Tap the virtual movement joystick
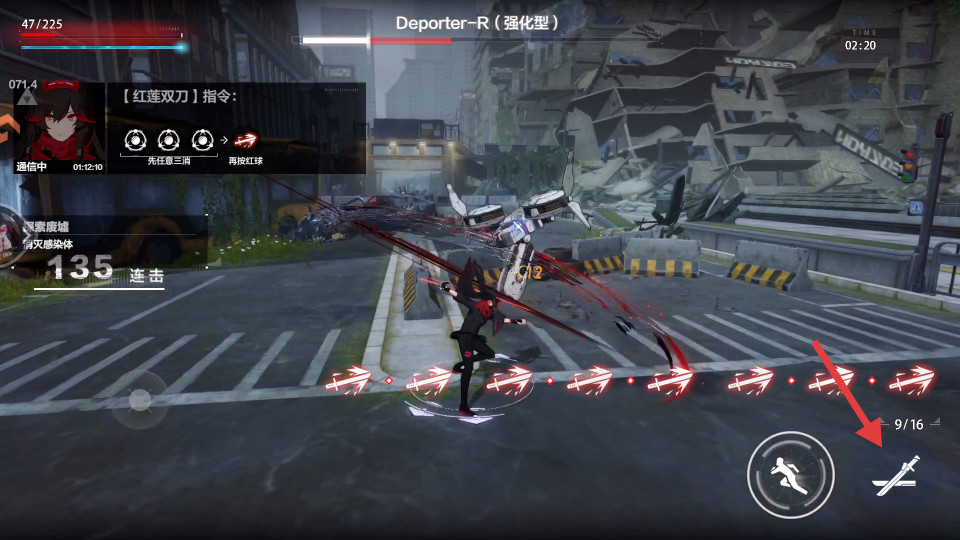 (x=140, y=400)
